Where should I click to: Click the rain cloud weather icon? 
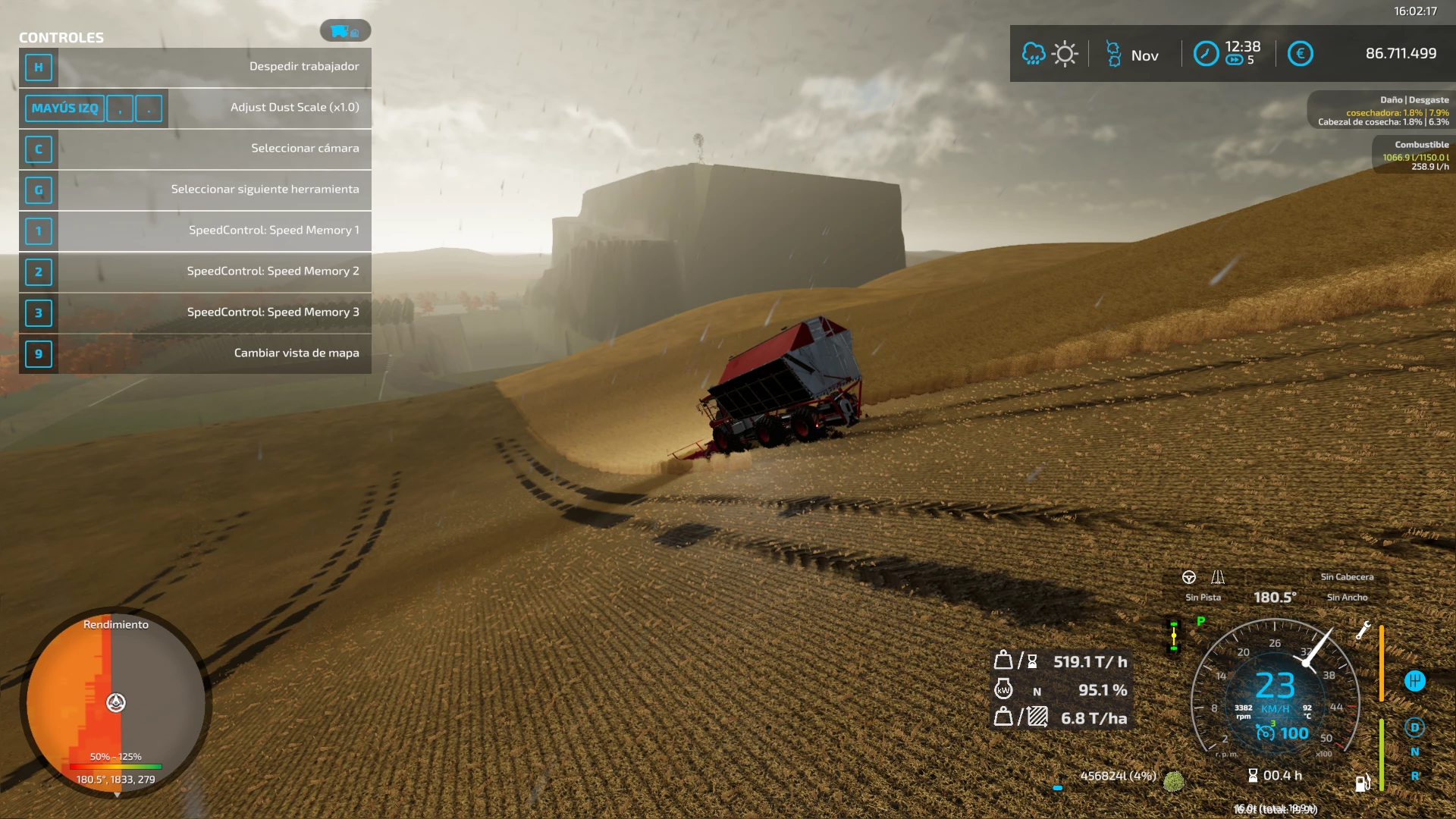point(1033,54)
